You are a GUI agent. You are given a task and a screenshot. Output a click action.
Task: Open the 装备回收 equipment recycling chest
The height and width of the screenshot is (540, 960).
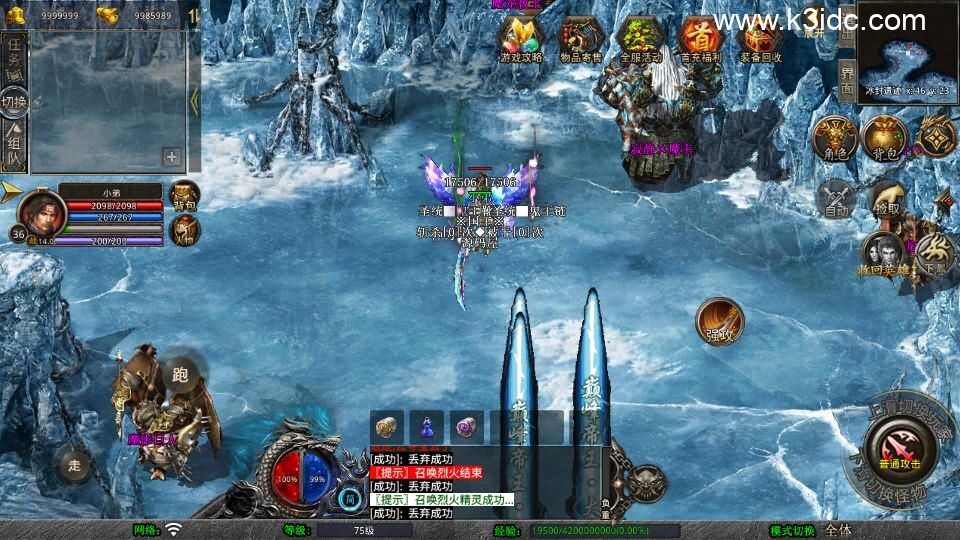coord(761,40)
